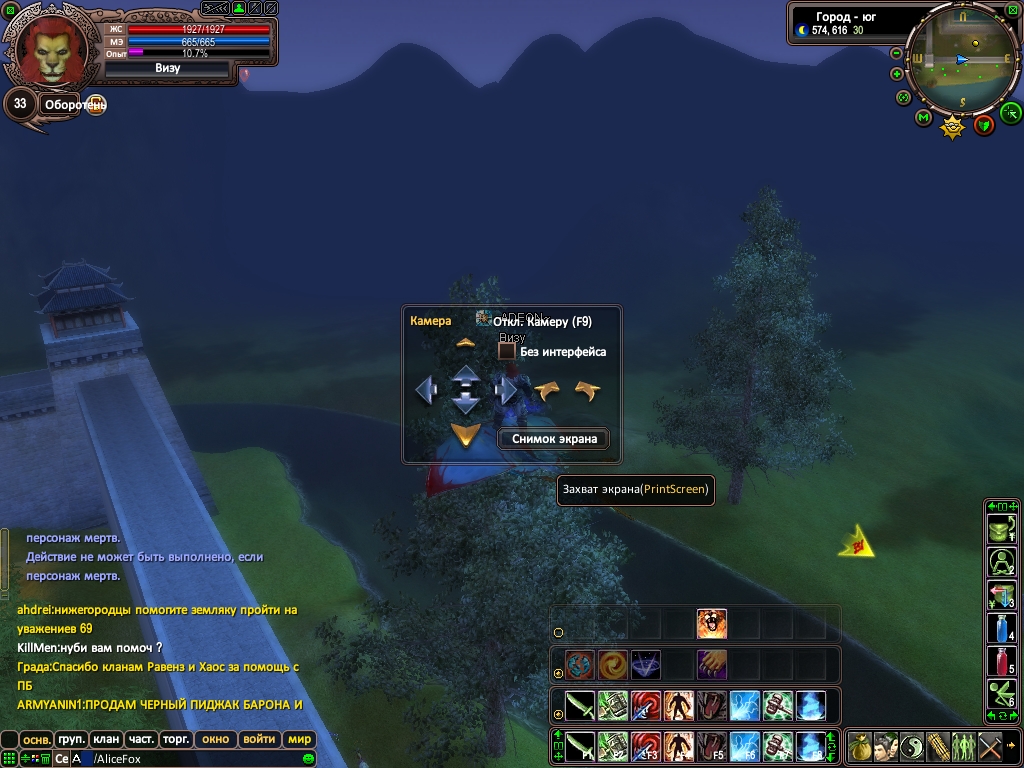Viewport: 1024px width, 768px height.
Task: Use the blue mana potion slot
Action: tap(1002, 628)
